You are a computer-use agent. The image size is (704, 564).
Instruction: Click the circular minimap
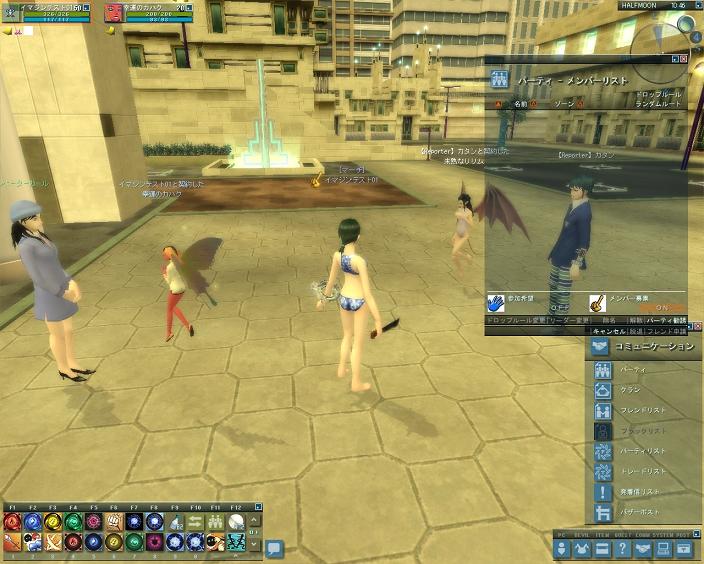coord(659,45)
